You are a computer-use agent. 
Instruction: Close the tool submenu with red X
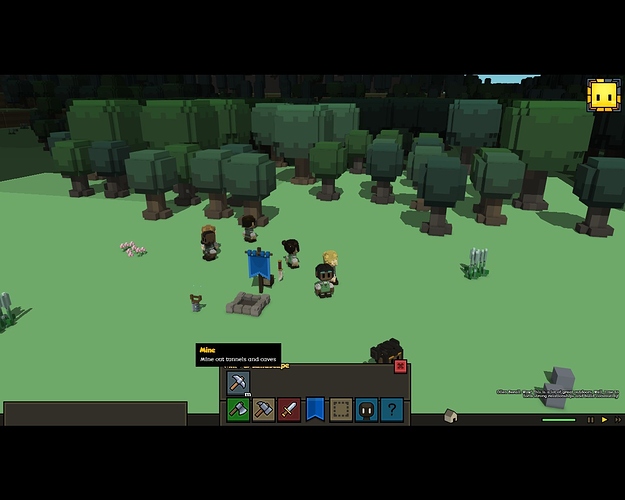[401, 366]
